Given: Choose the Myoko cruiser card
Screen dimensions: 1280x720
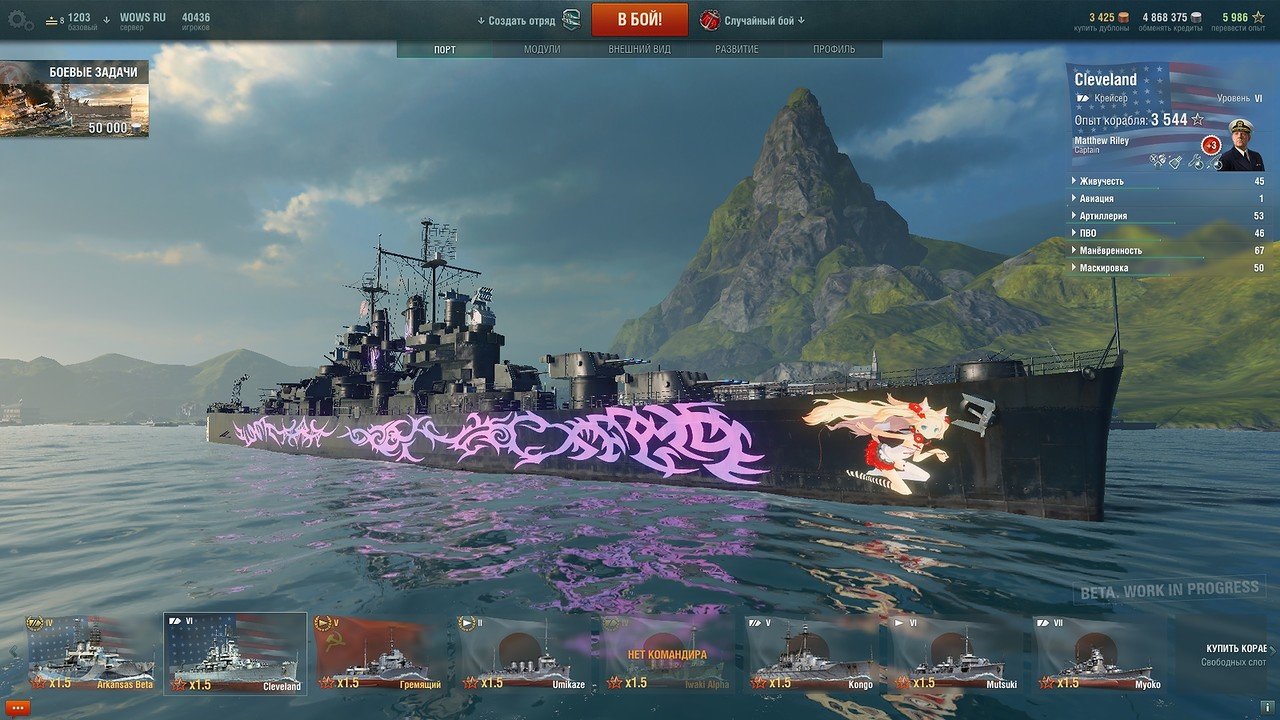Looking at the screenshot, I should (x=1103, y=653).
